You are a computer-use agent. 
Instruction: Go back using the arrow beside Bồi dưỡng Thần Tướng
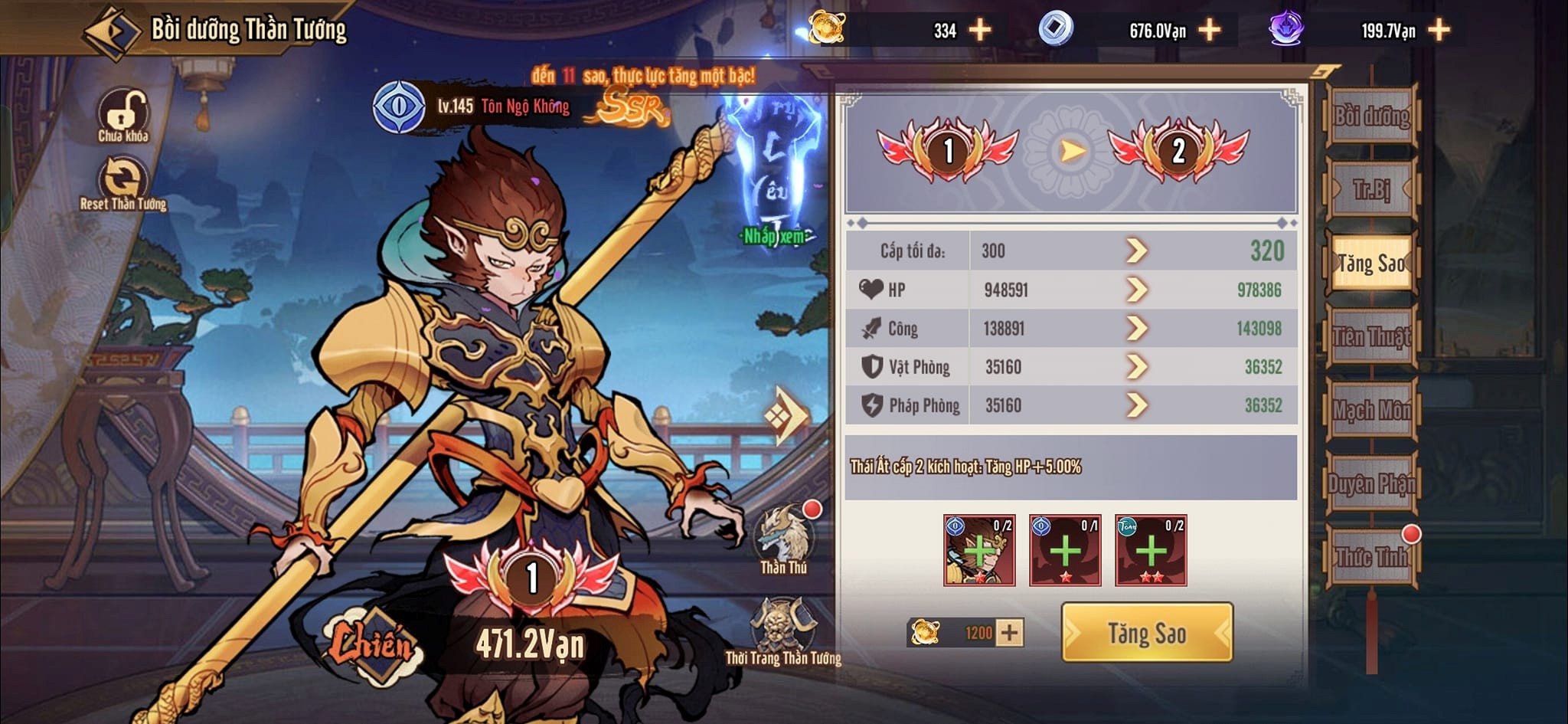pos(112,32)
